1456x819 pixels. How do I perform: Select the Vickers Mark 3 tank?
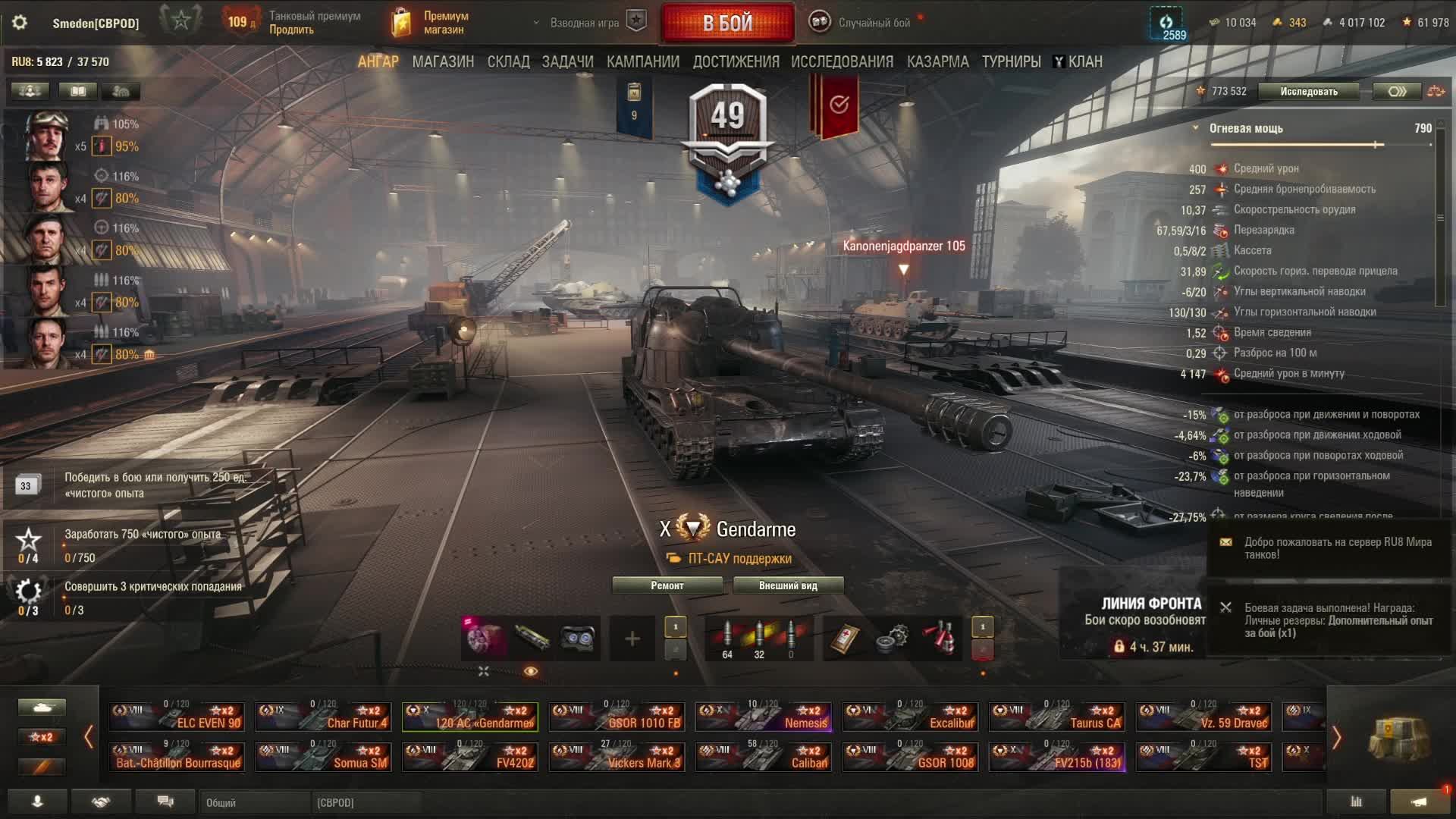point(617,757)
